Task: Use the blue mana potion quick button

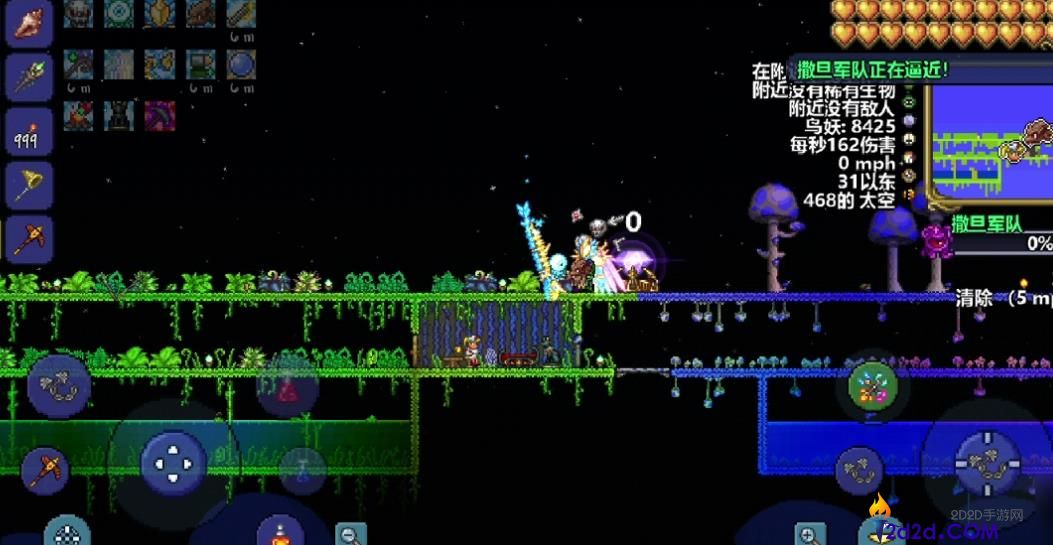Action: coord(301,470)
